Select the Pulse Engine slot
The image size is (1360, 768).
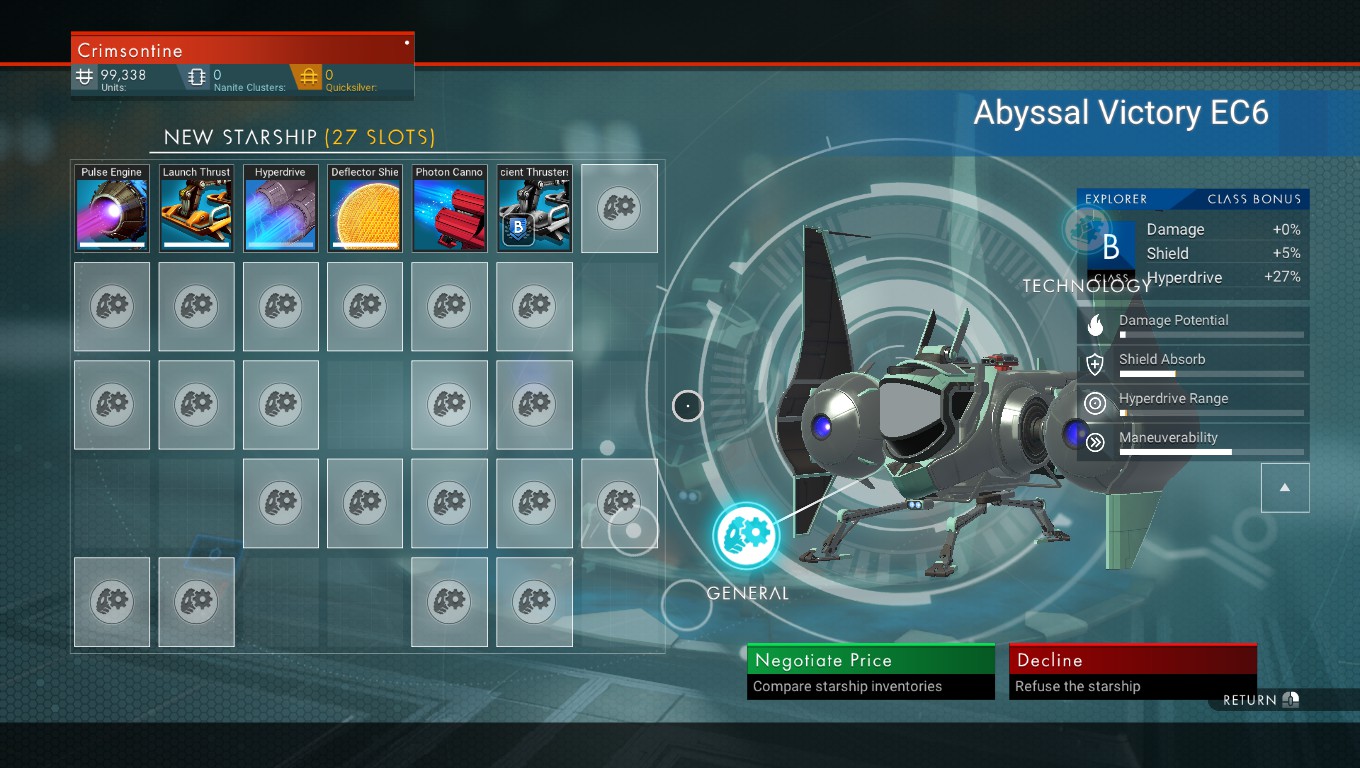(112, 208)
